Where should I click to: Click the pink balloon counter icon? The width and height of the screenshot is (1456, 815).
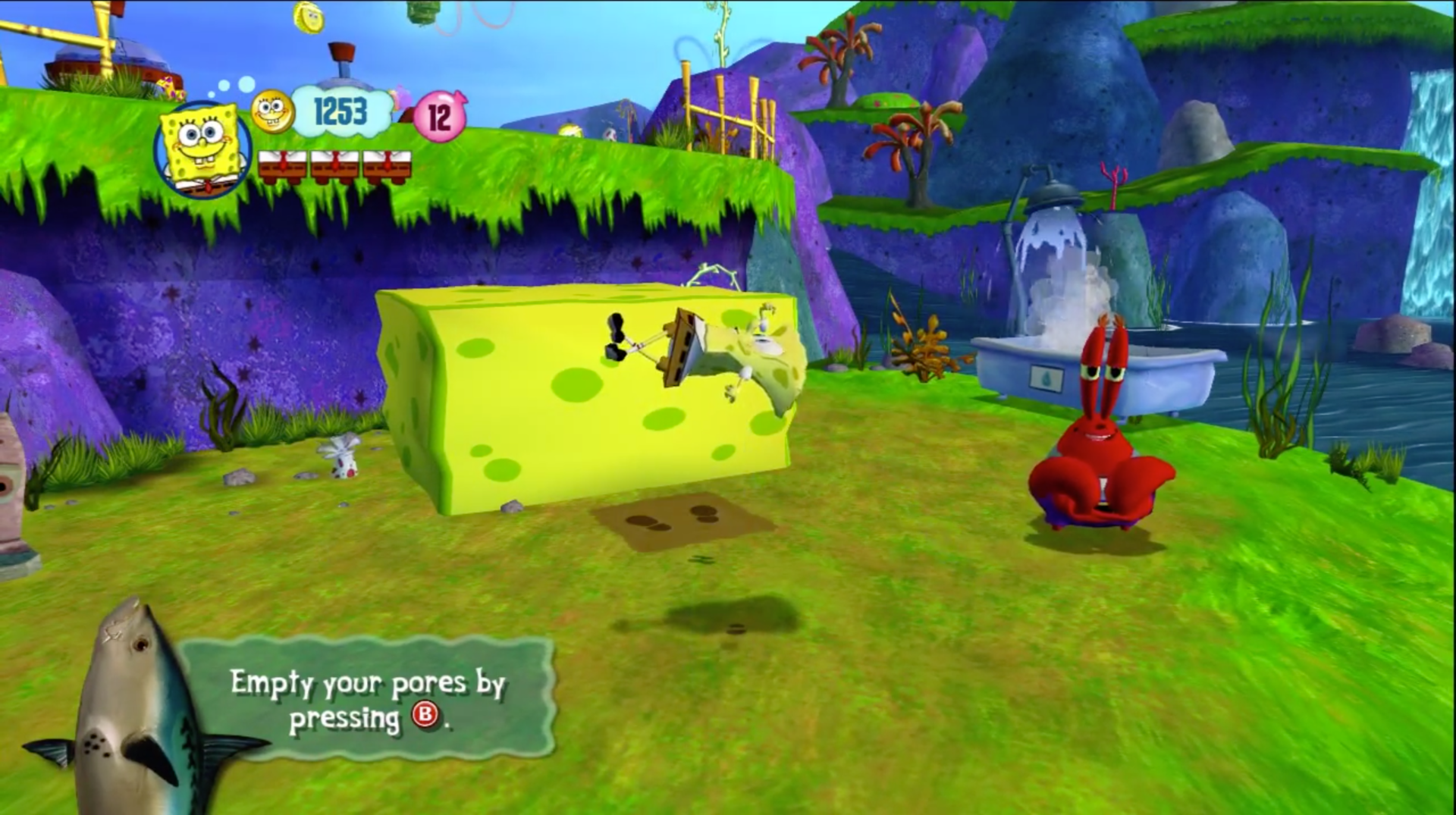tap(440, 117)
